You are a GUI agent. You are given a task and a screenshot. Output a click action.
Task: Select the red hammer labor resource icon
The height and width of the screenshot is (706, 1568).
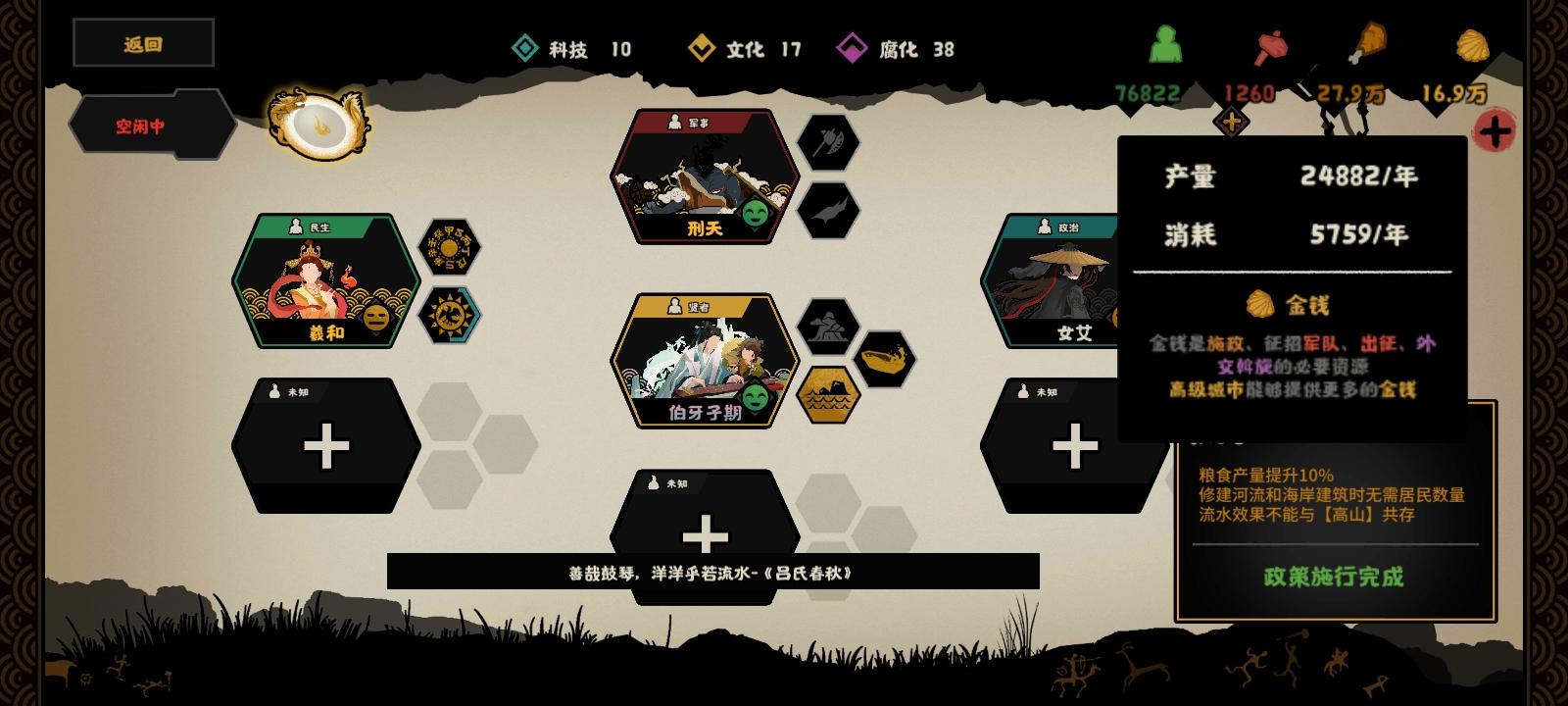(x=1268, y=45)
